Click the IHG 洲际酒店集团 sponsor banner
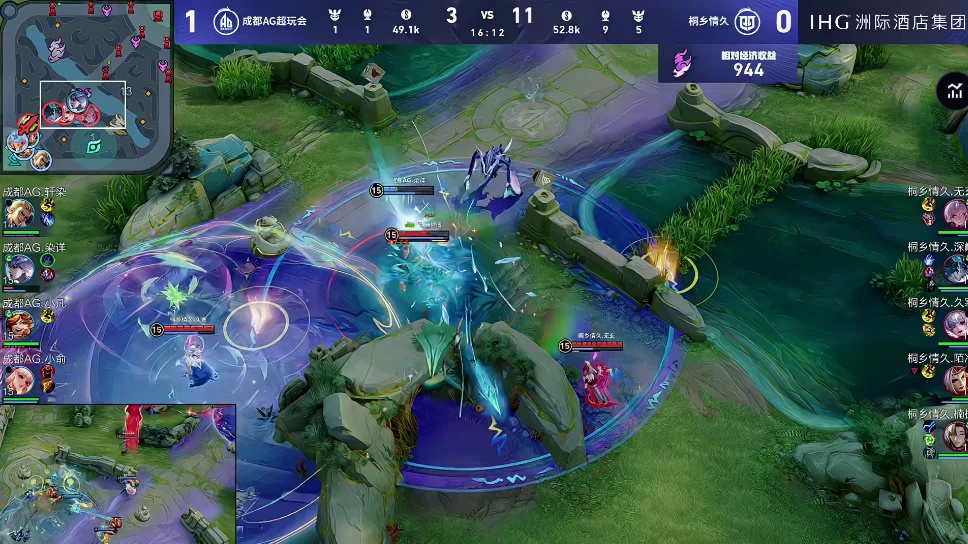This screenshot has height=544, width=968. click(x=885, y=21)
